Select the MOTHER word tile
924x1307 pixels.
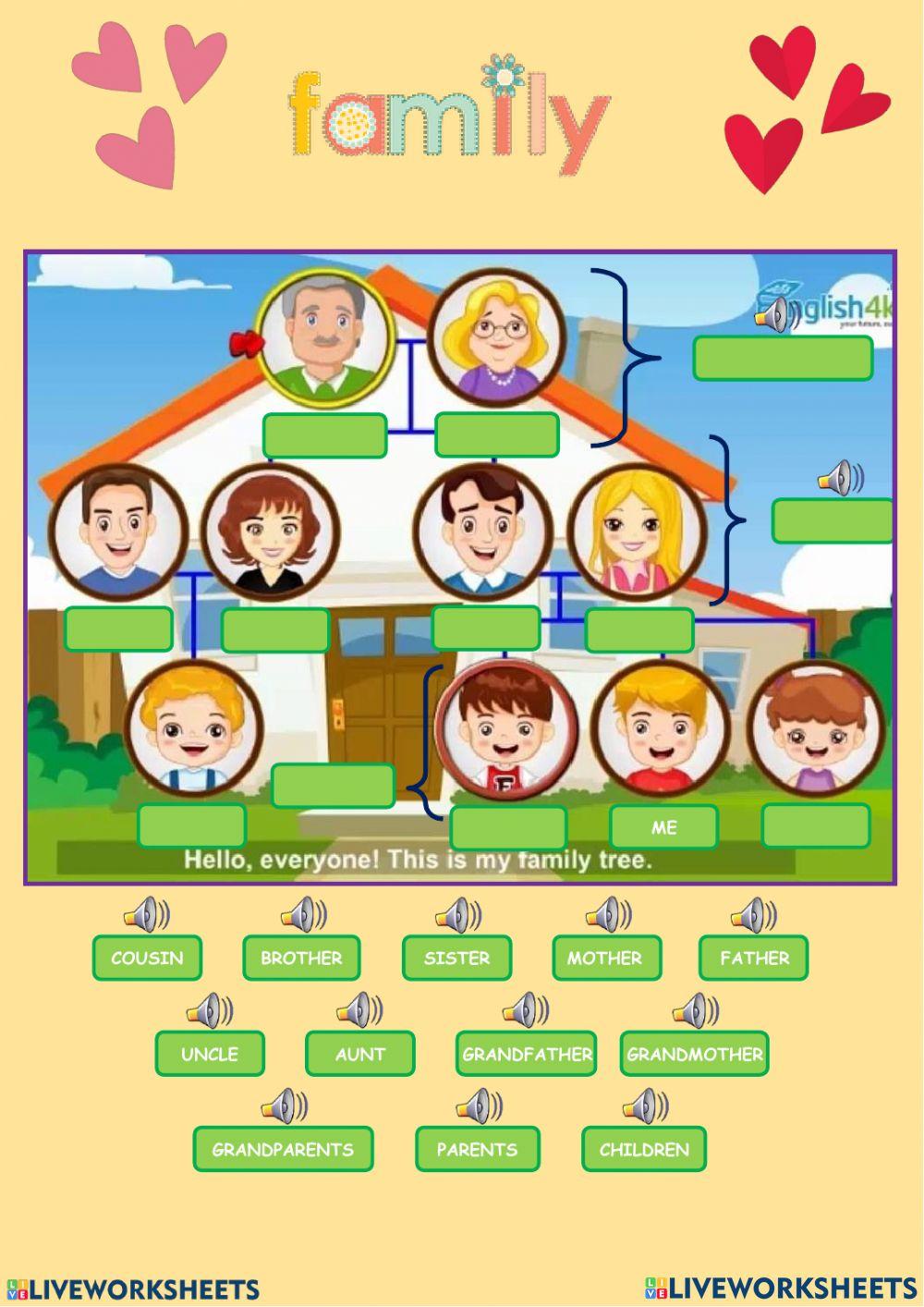(x=606, y=958)
